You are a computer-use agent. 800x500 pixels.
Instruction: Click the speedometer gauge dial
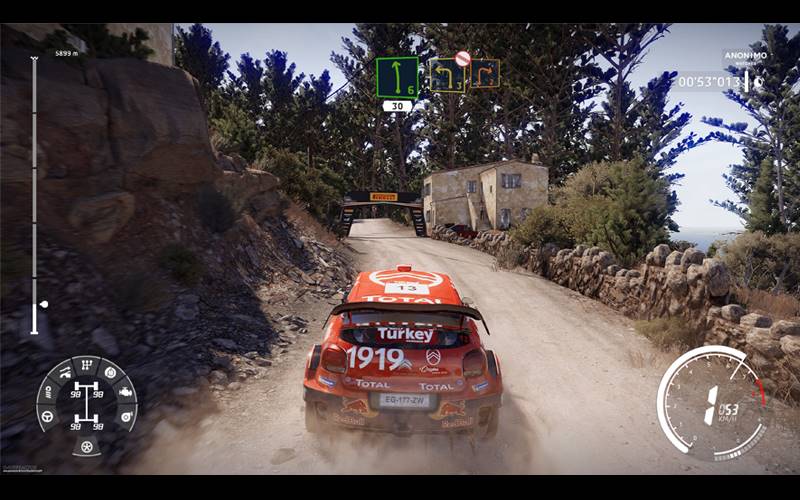[711, 402]
